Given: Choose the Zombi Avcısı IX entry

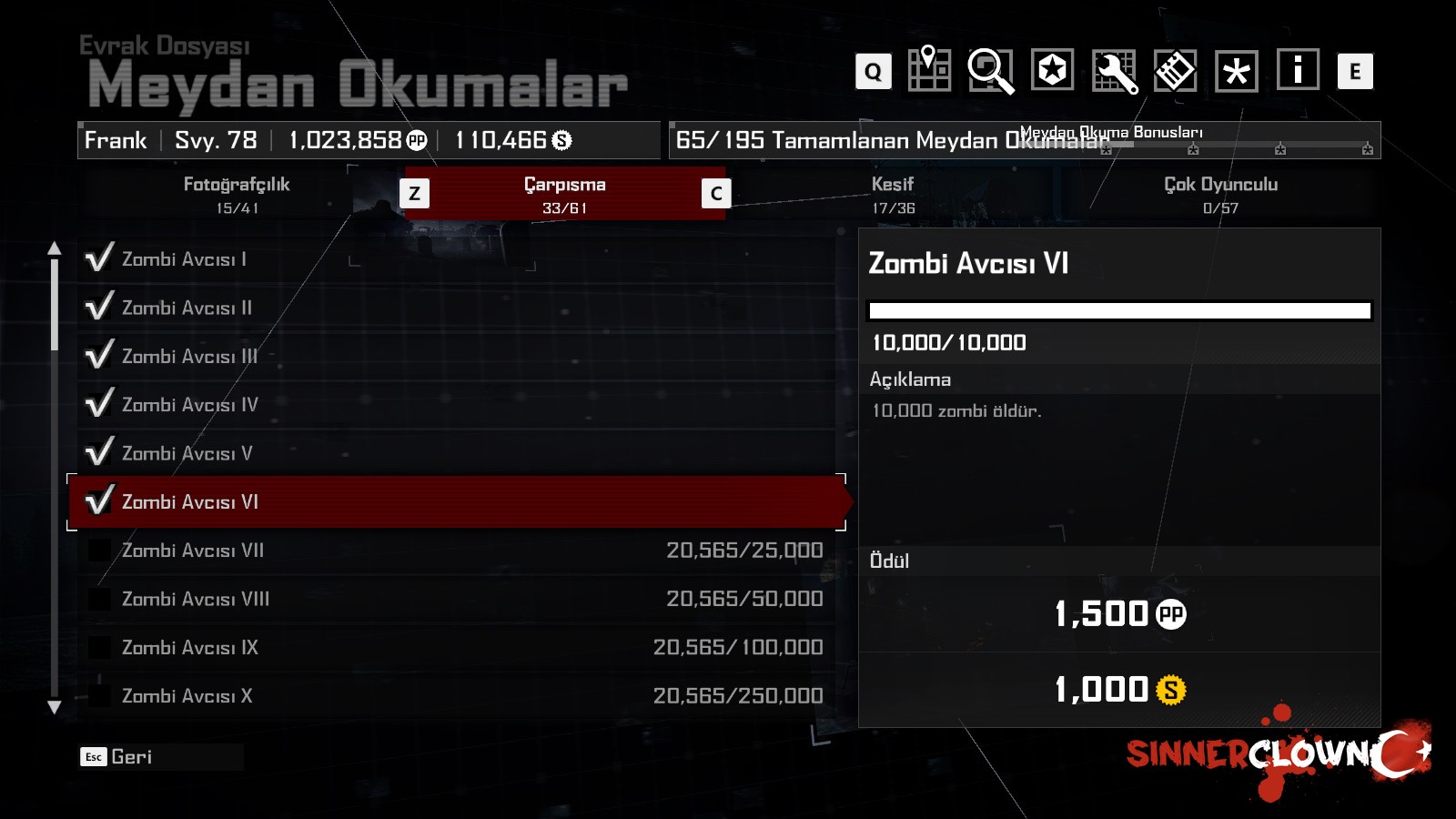Looking at the screenshot, I should click(x=455, y=647).
